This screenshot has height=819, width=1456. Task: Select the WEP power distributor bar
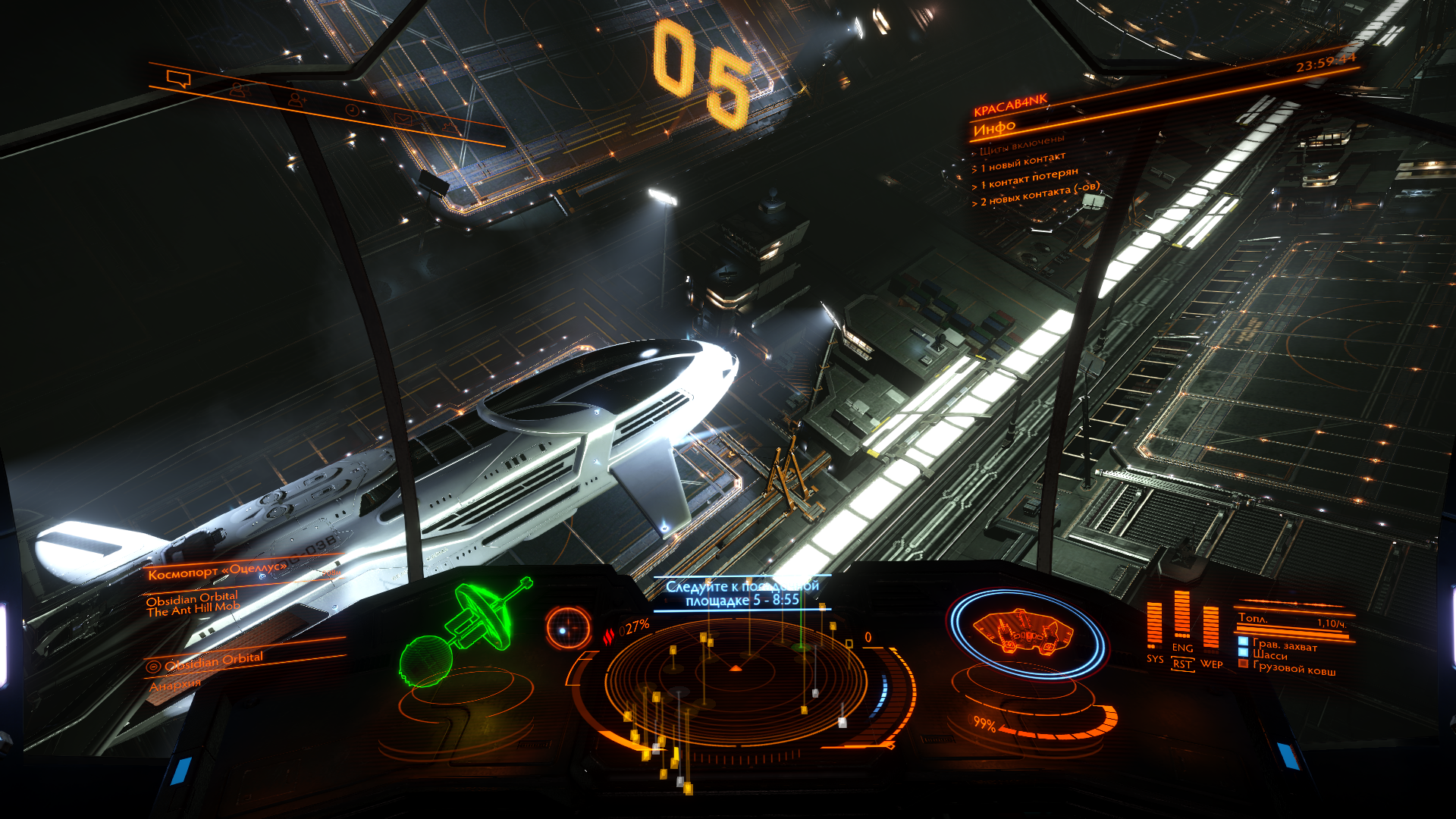coord(1211,628)
